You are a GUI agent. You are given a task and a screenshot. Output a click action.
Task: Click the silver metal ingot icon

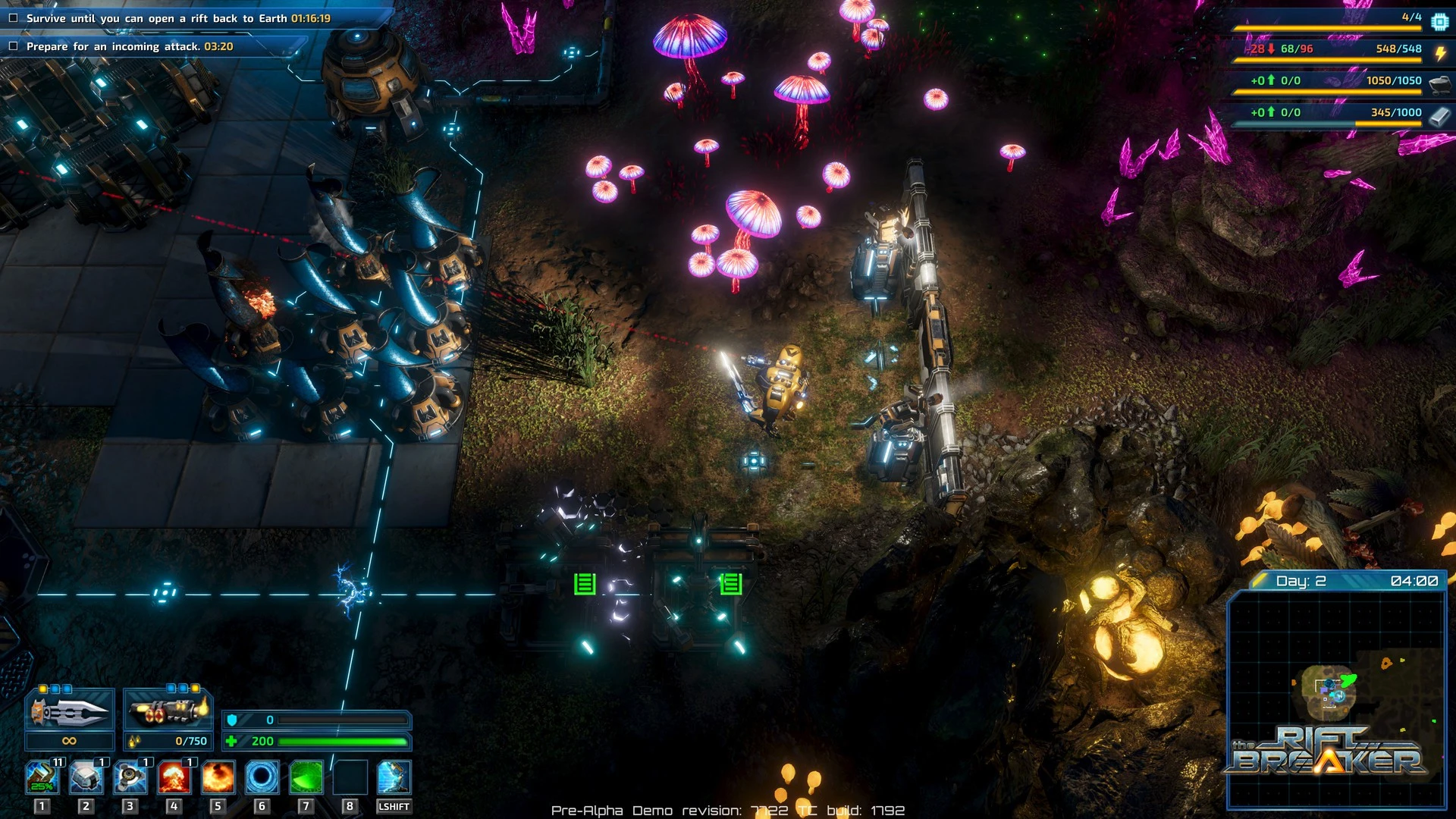pos(1439,115)
